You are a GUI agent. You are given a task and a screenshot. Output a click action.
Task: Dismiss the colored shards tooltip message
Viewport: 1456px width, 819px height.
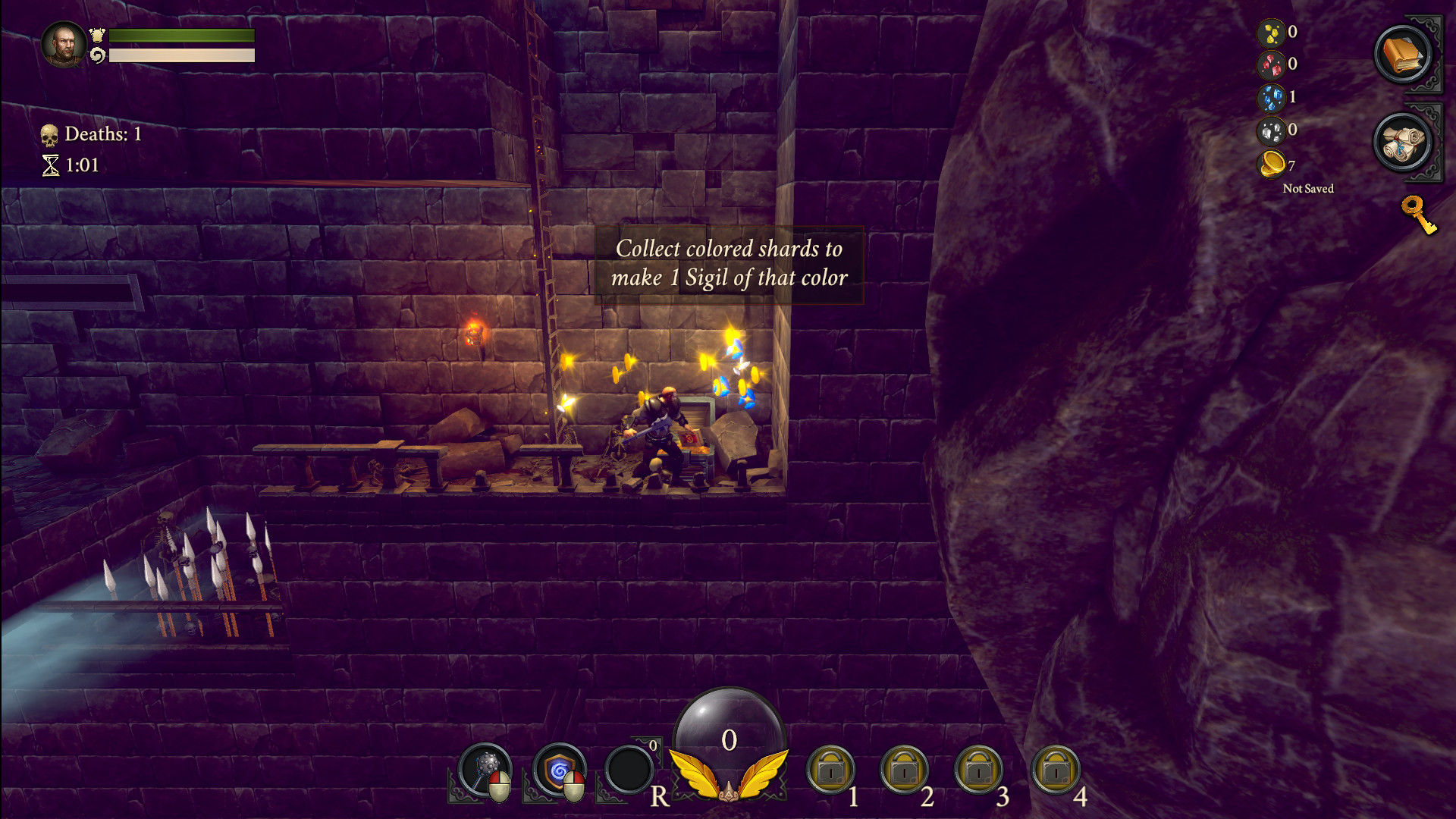[730, 263]
